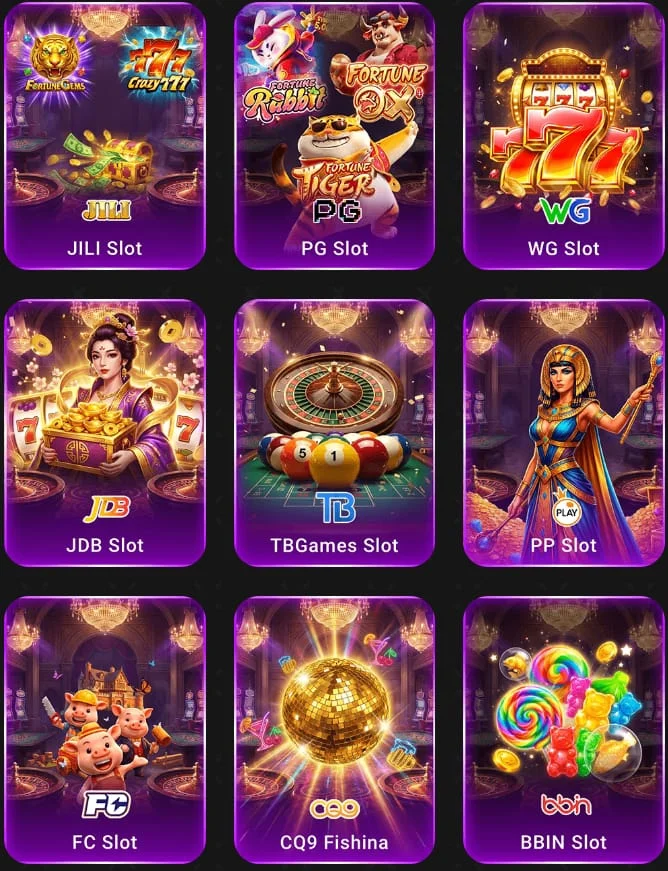Open the PP Slot category

click(x=563, y=433)
